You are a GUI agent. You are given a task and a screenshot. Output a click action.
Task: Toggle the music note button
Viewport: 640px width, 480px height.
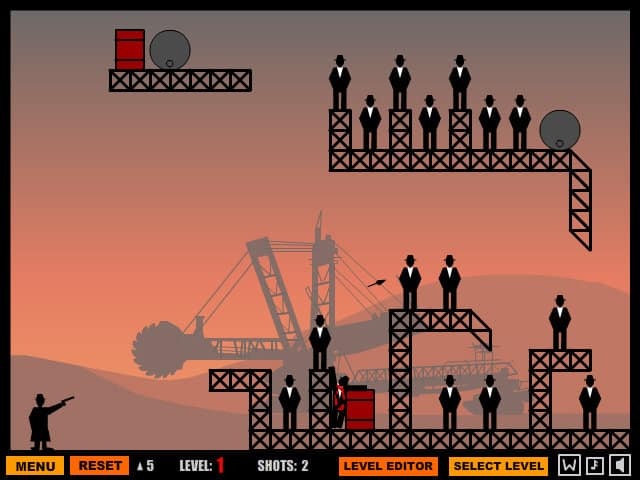click(595, 465)
